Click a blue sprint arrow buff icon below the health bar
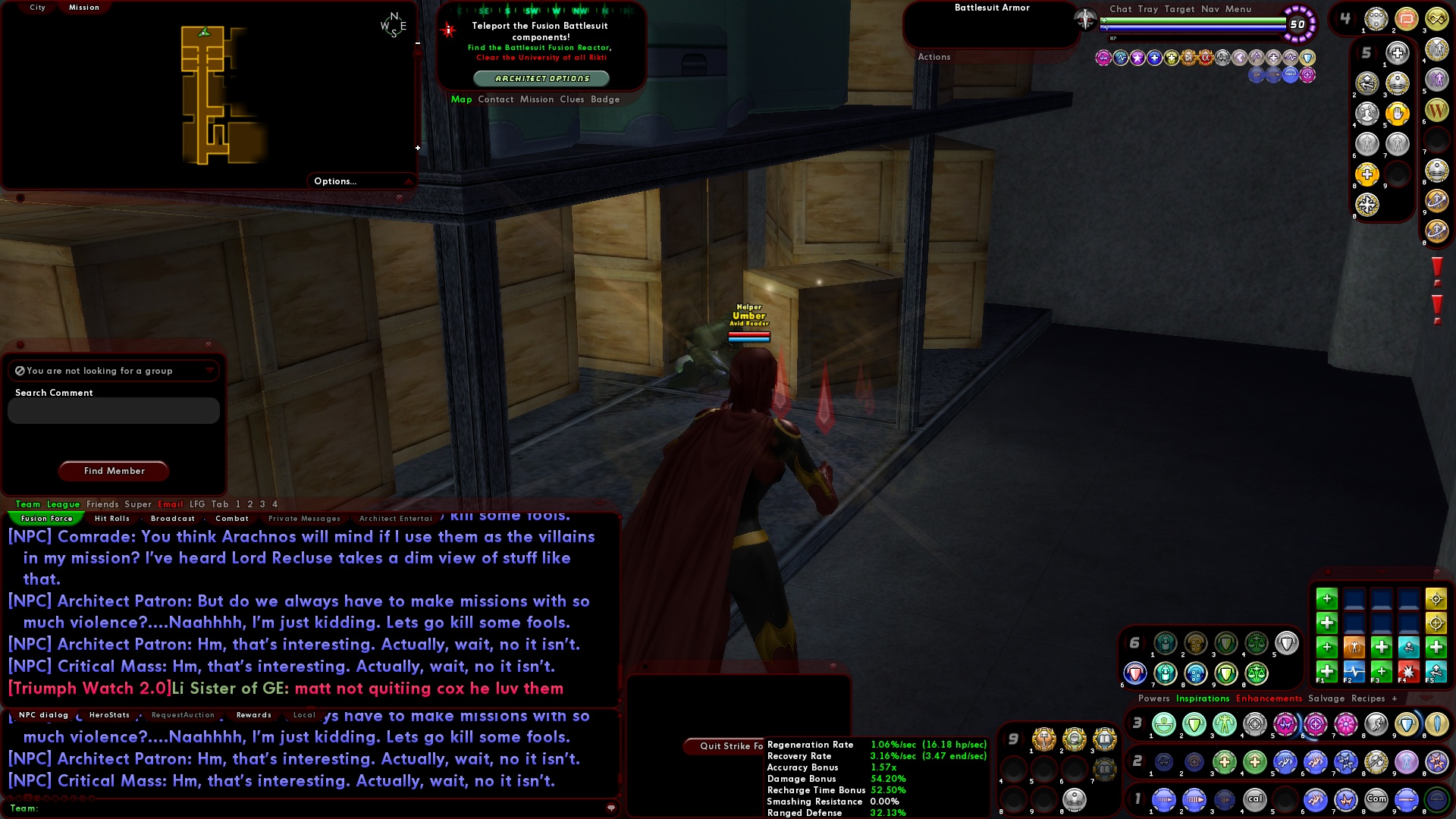 point(1257,74)
